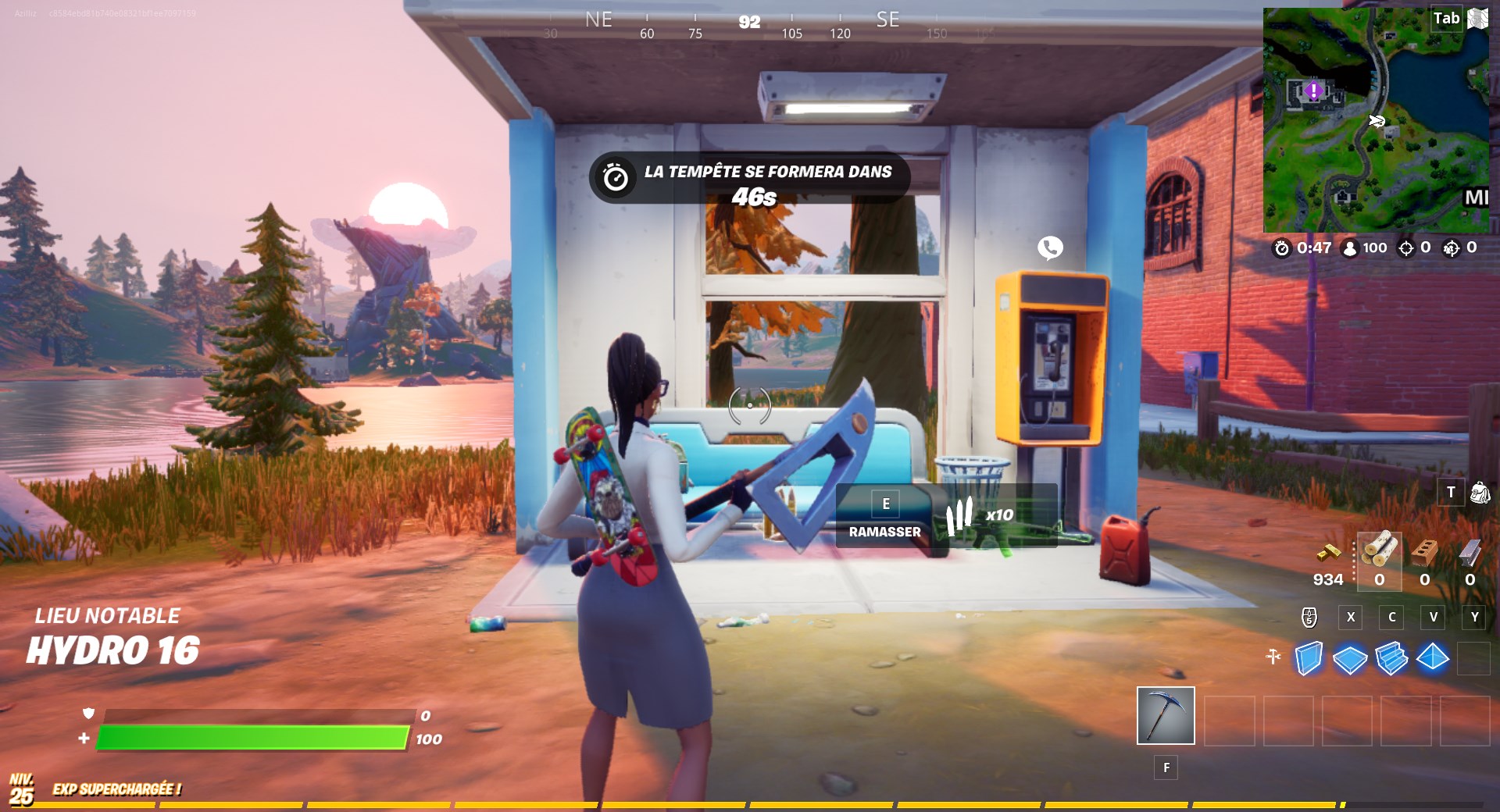Select the stairs build piece

click(x=1391, y=658)
